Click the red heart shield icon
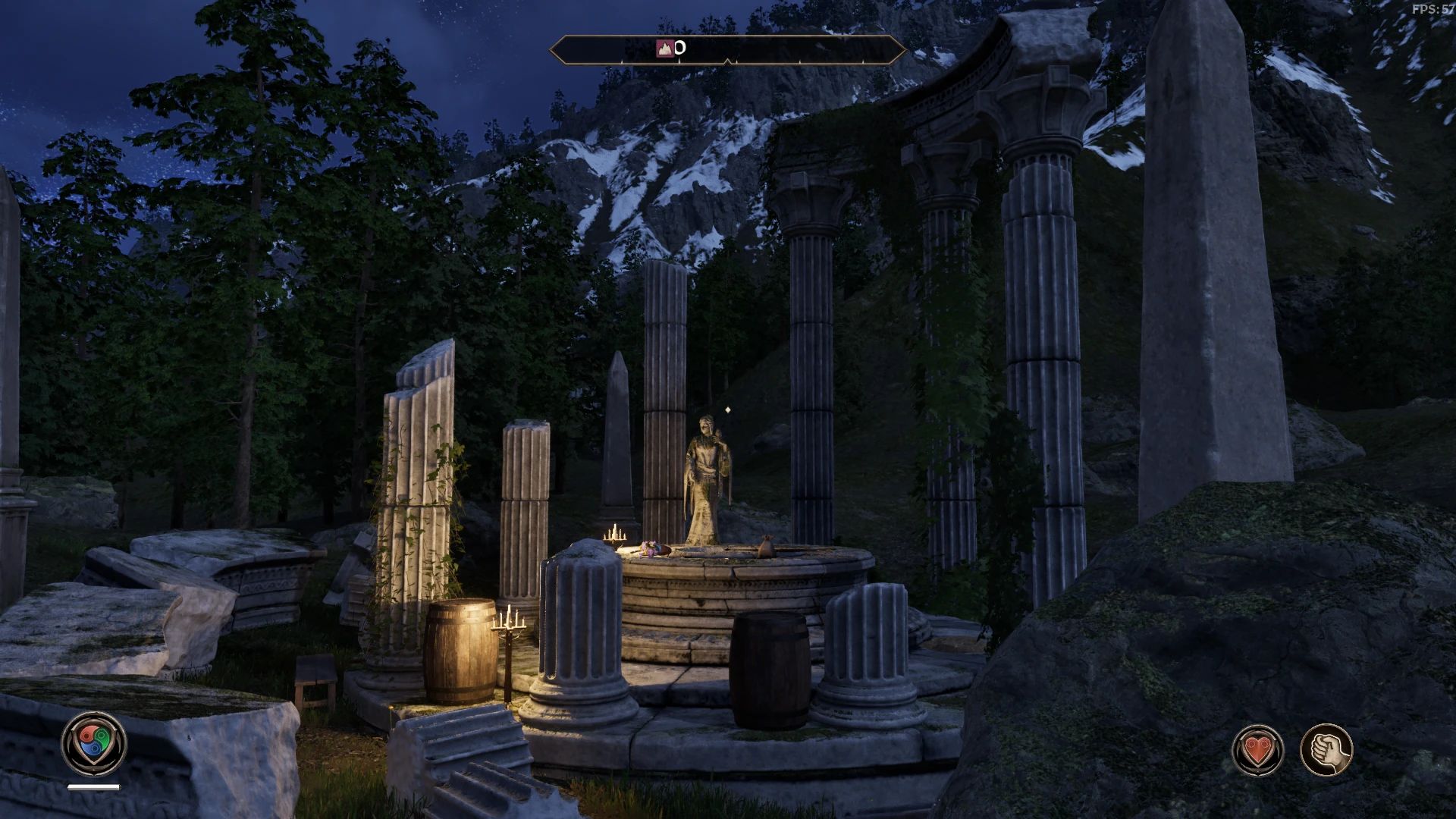 coord(1258,750)
